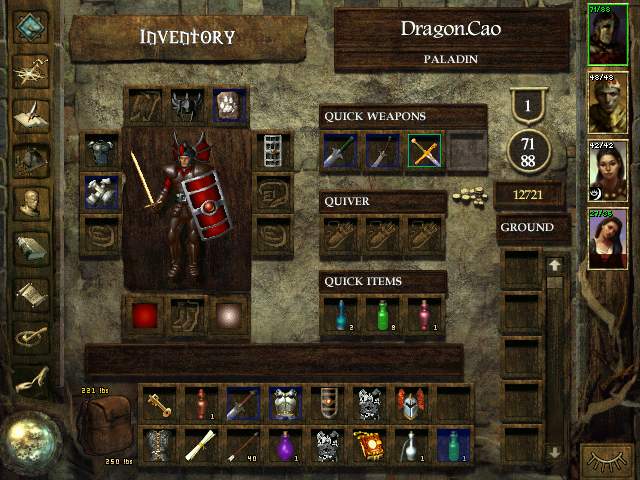Click the equipped horned helmet slot
This screenshot has width=640, height=480.
(x=187, y=105)
